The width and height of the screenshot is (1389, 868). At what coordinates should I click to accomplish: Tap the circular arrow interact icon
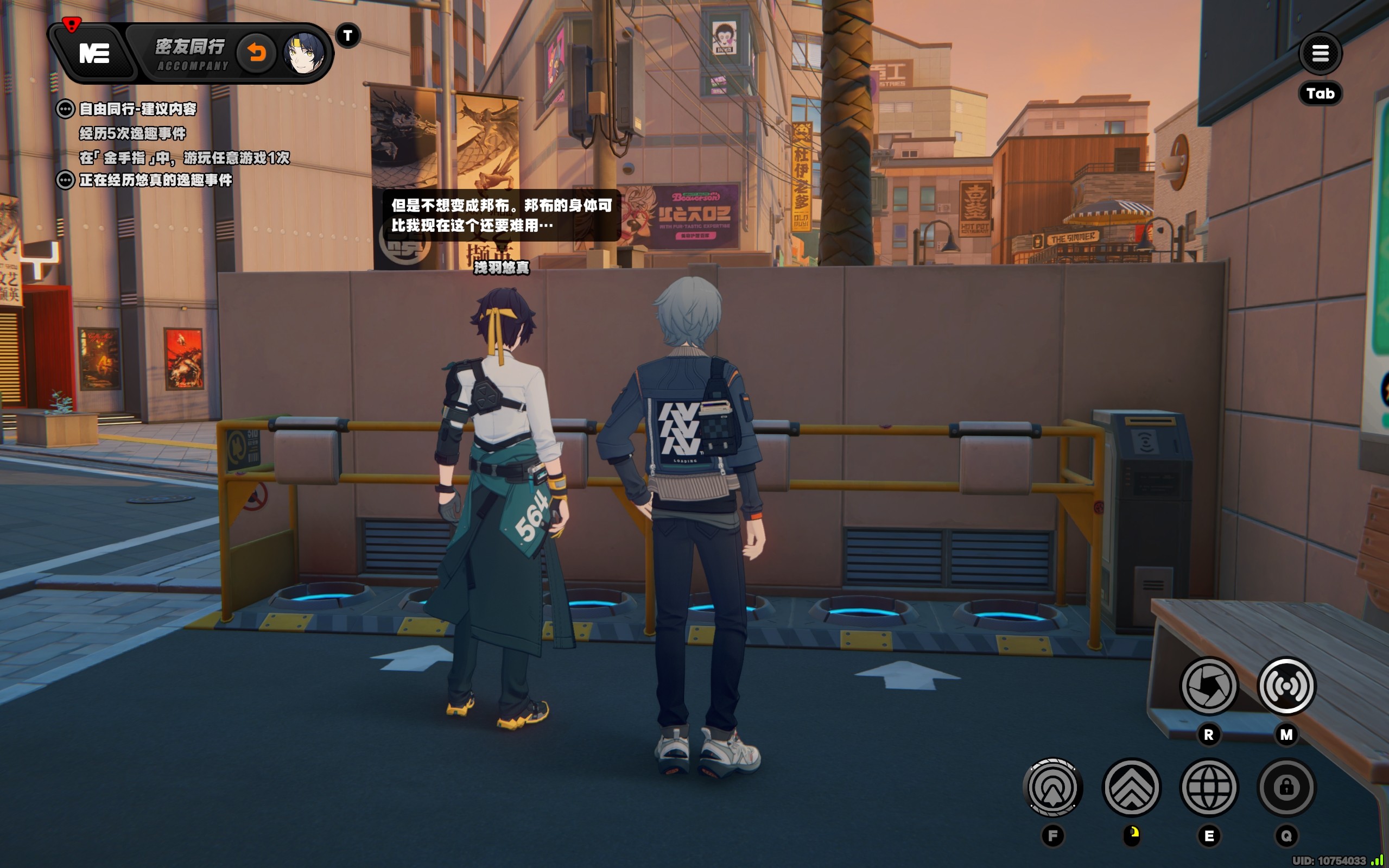tap(1052, 788)
